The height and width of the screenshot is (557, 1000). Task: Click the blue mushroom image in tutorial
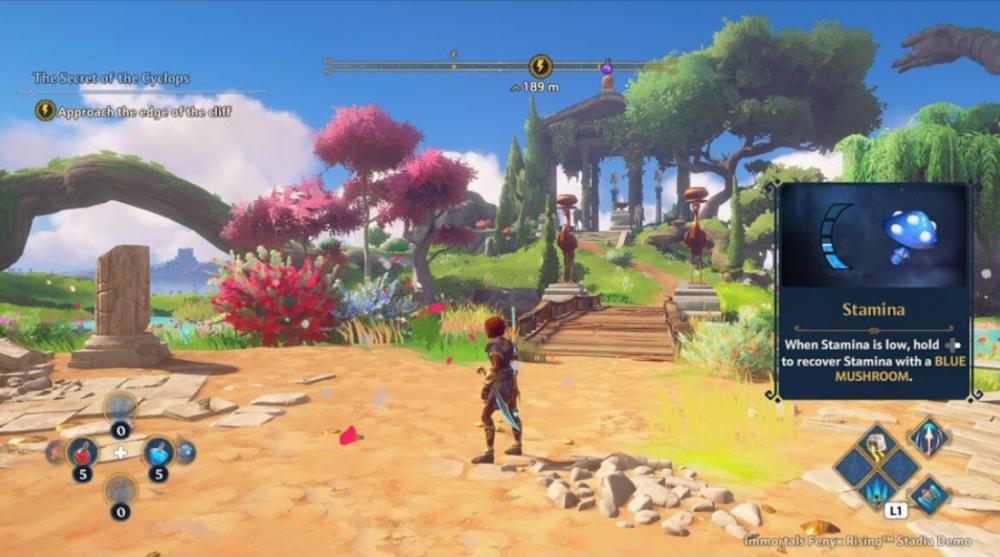(x=911, y=234)
